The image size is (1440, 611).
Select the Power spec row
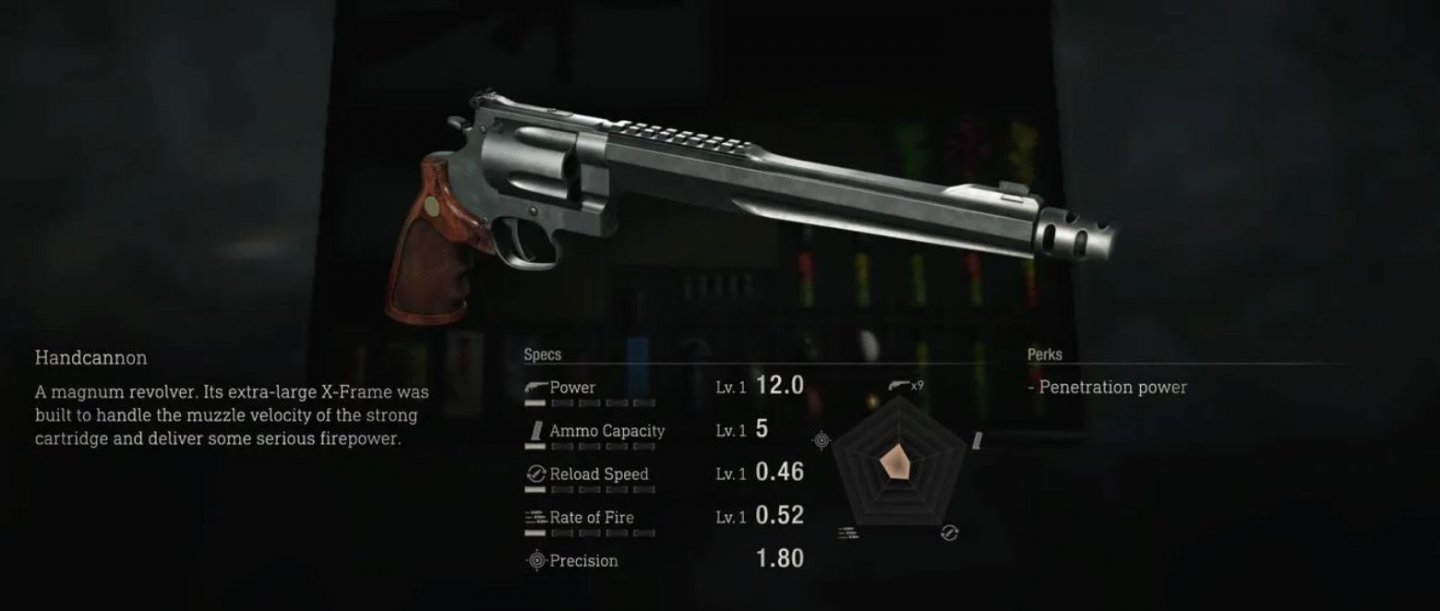[572, 388]
